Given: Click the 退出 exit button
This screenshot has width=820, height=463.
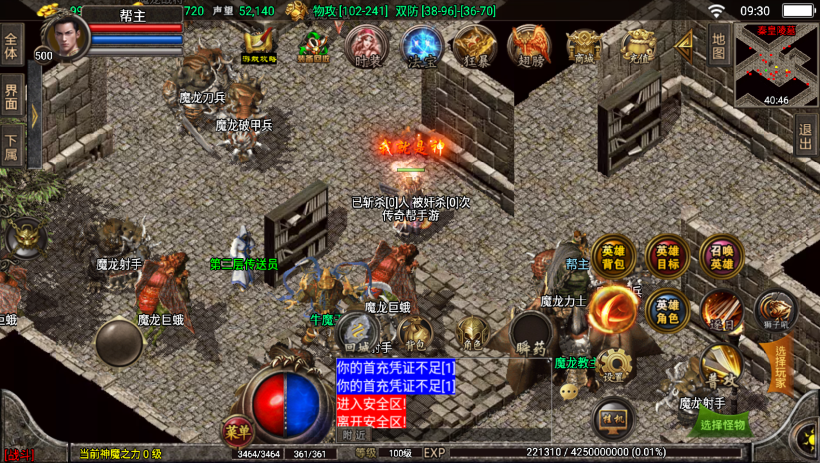Looking at the screenshot, I should 806,133.
